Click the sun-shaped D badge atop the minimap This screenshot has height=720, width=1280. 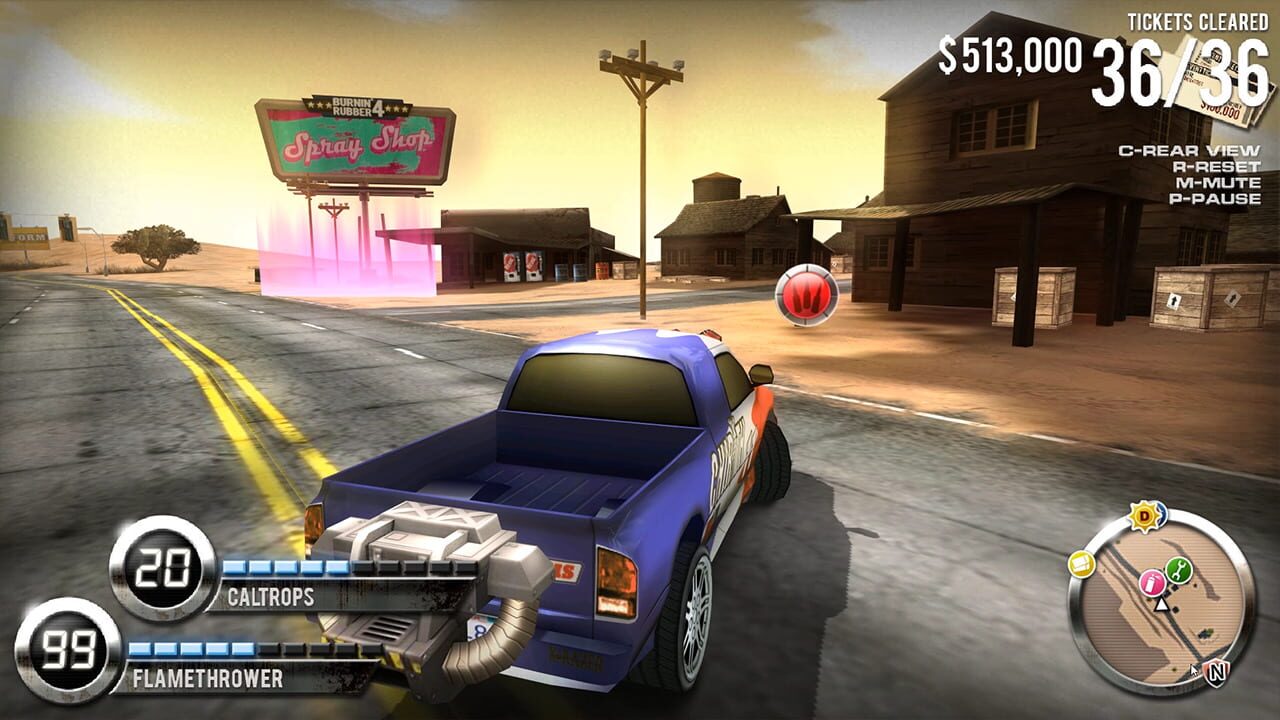(1144, 514)
